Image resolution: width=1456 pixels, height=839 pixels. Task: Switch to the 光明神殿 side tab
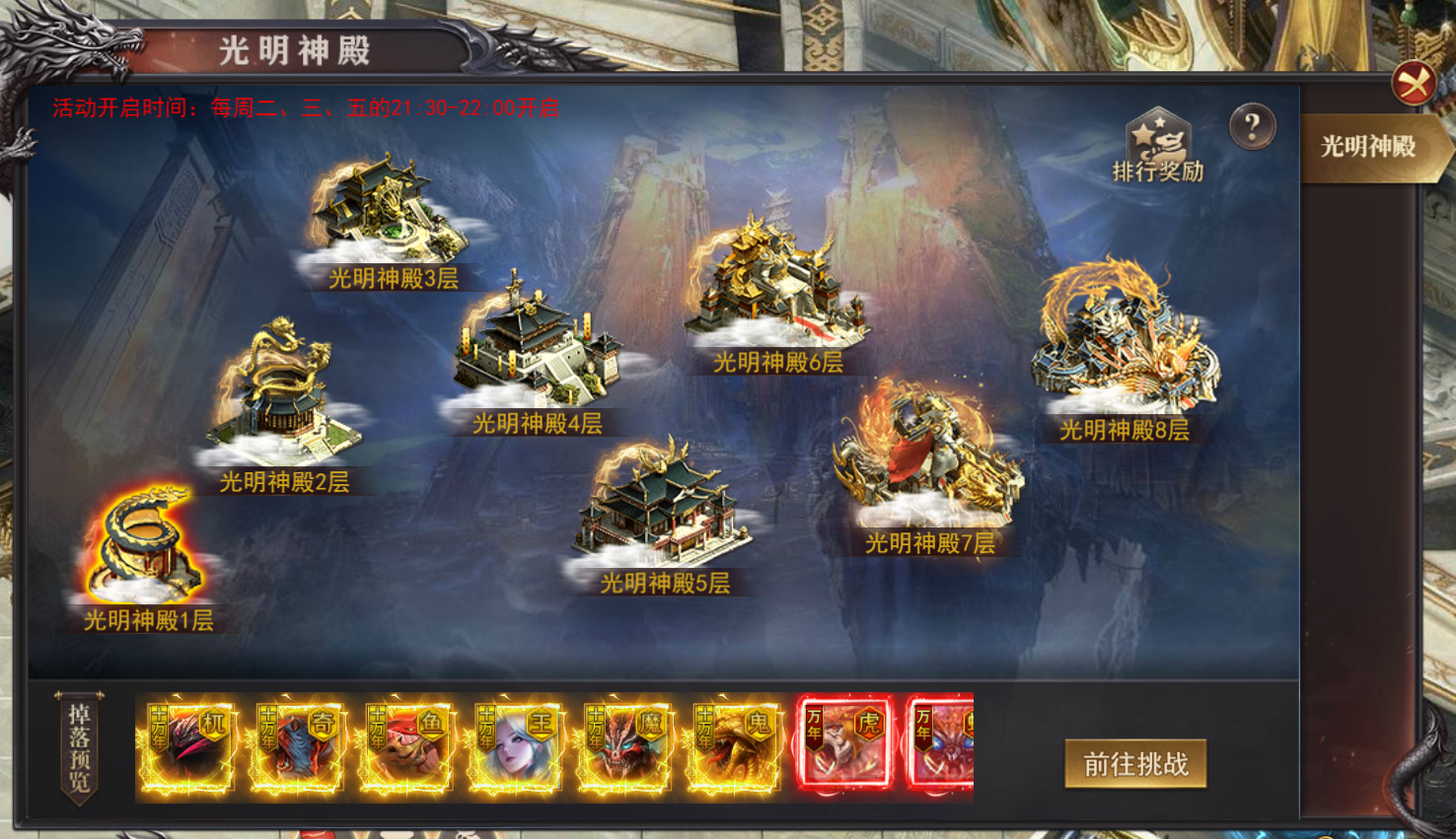coord(1368,147)
